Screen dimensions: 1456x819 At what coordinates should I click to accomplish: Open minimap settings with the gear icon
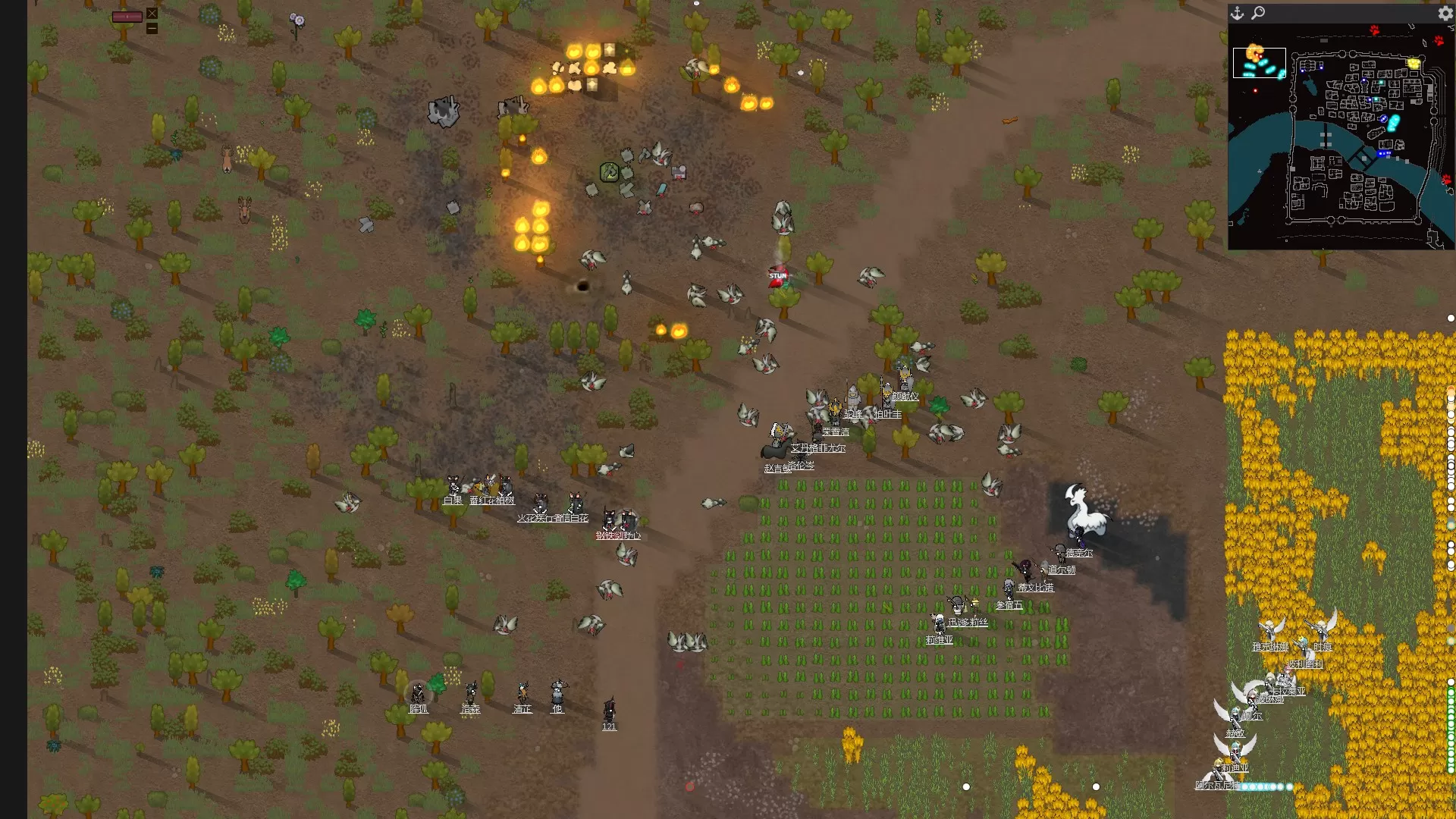1445,13
